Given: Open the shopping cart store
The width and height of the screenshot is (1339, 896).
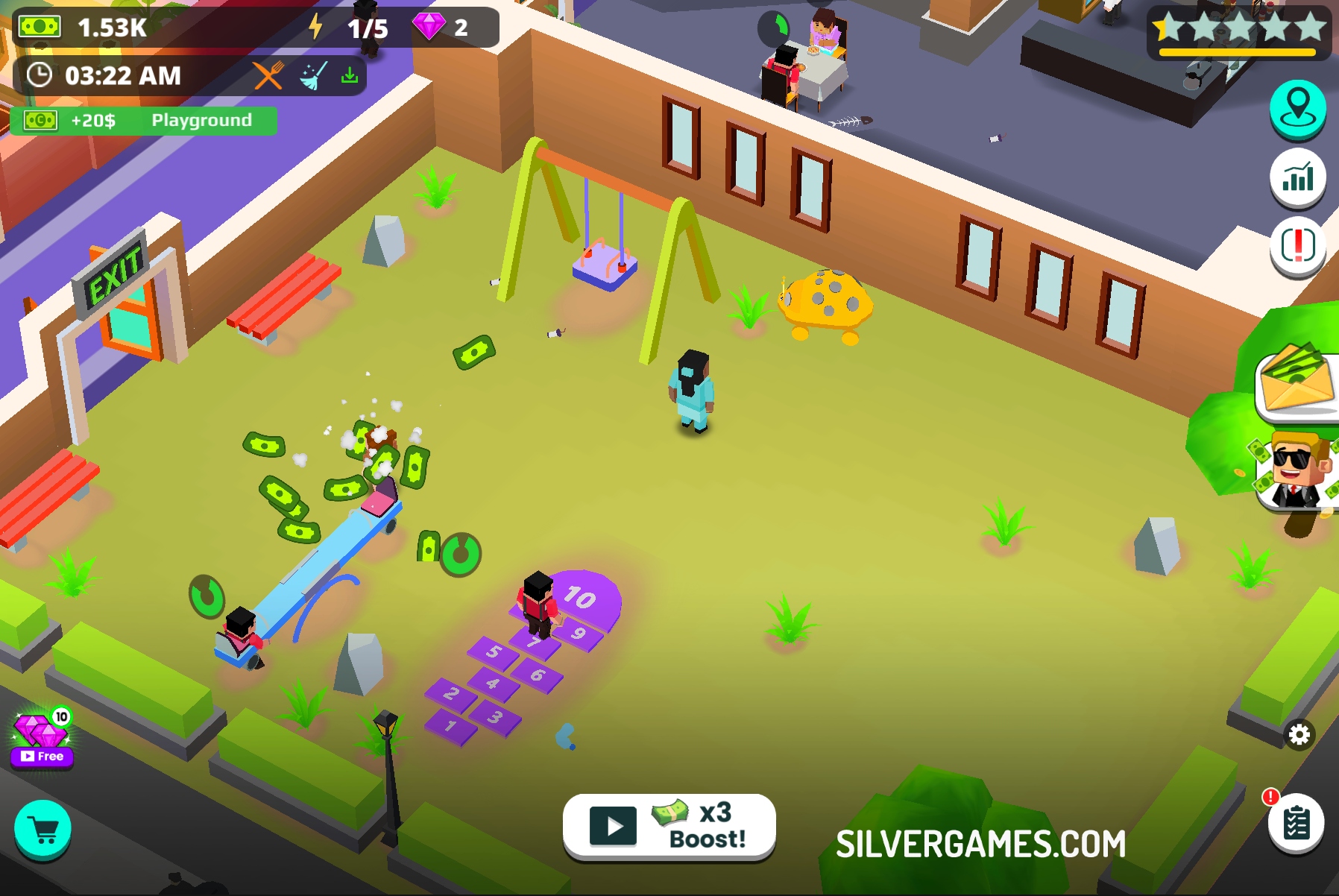Looking at the screenshot, I should 43,830.
